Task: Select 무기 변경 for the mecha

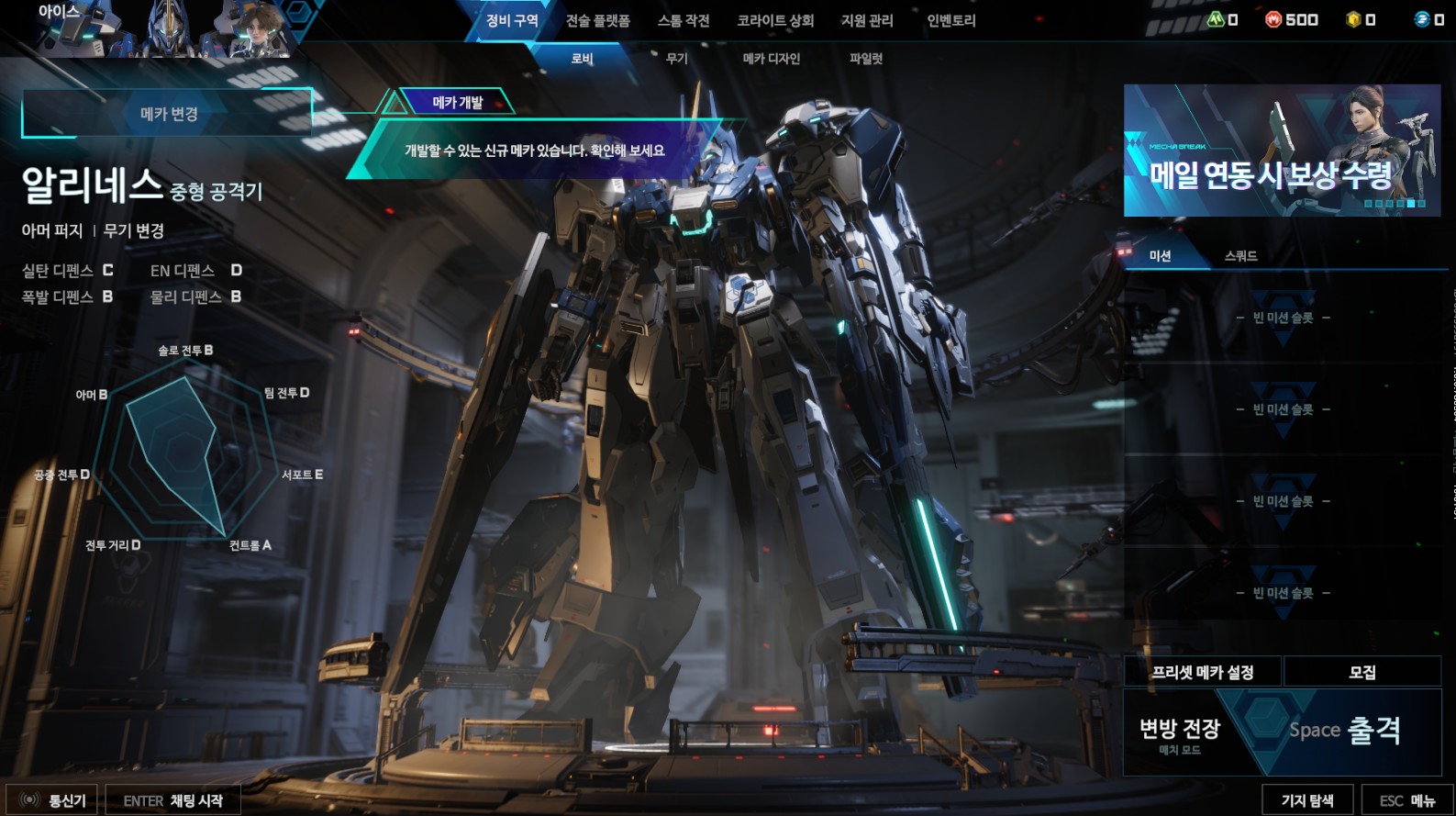Action: [x=134, y=230]
